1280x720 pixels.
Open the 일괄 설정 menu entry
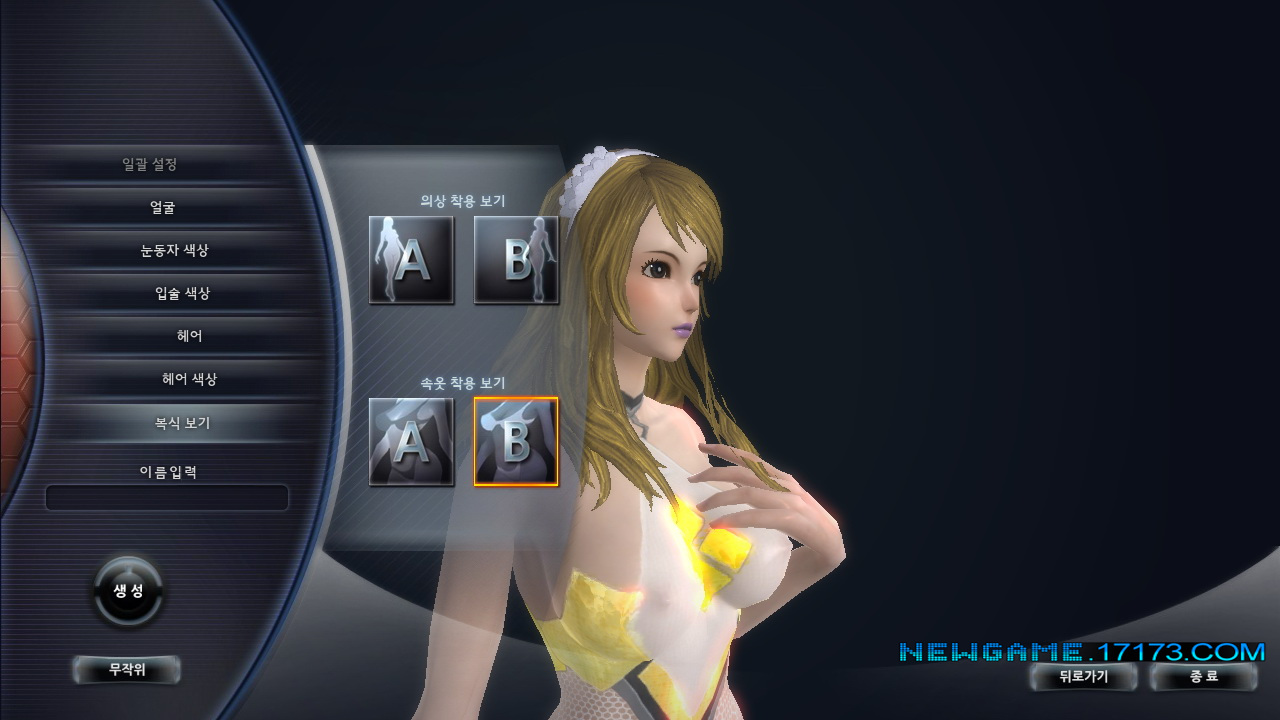coord(150,165)
